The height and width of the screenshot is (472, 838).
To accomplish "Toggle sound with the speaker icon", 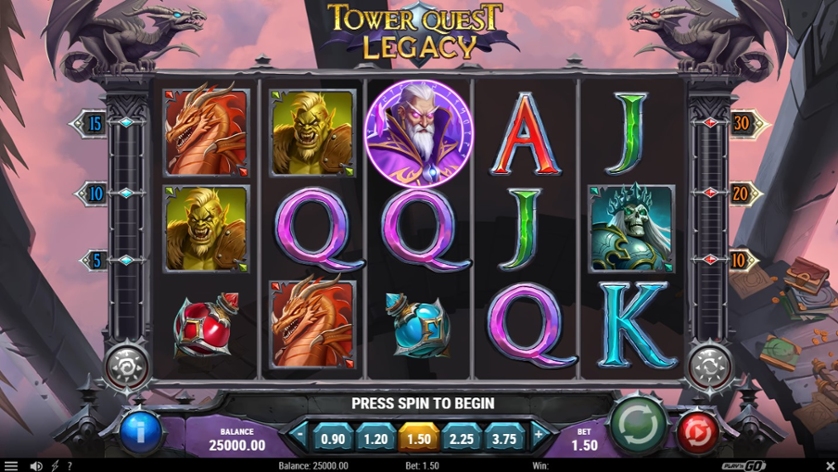I will (x=36, y=466).
